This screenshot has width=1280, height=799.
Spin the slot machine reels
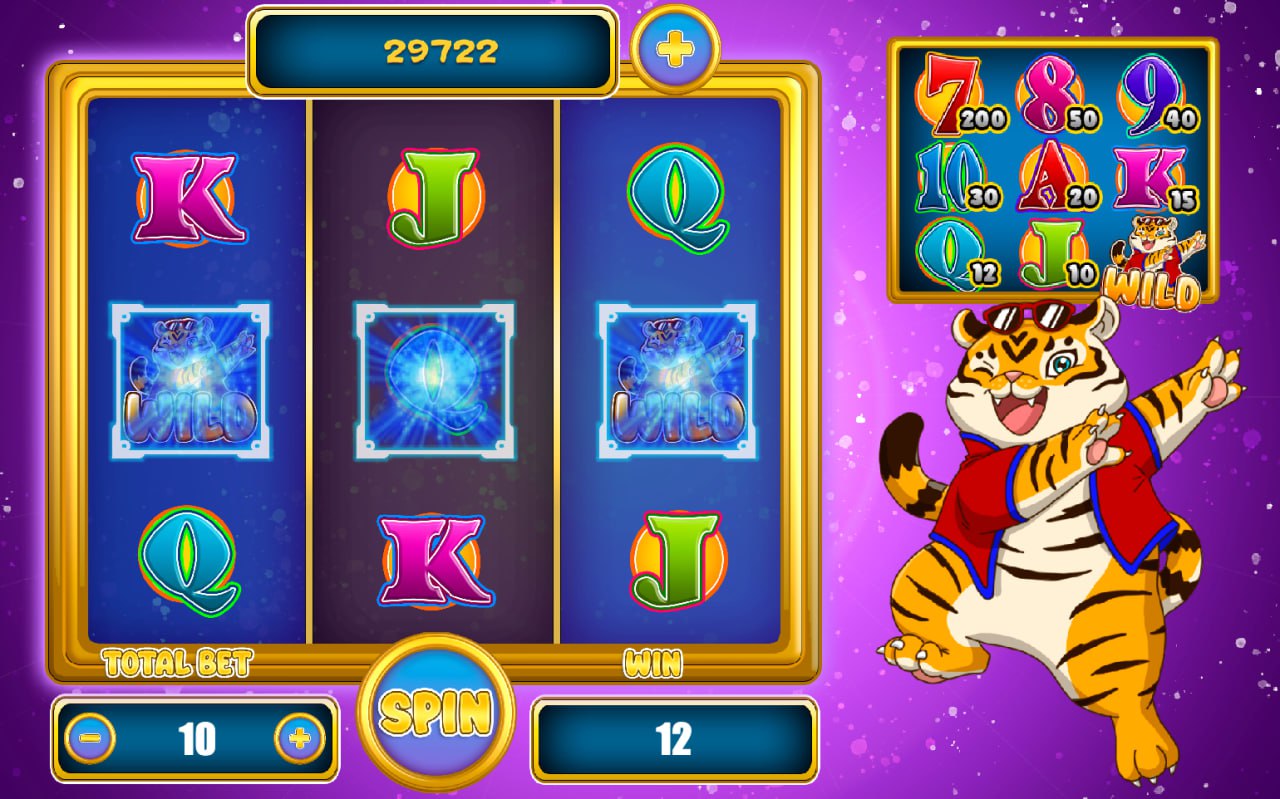coord(436,711)
